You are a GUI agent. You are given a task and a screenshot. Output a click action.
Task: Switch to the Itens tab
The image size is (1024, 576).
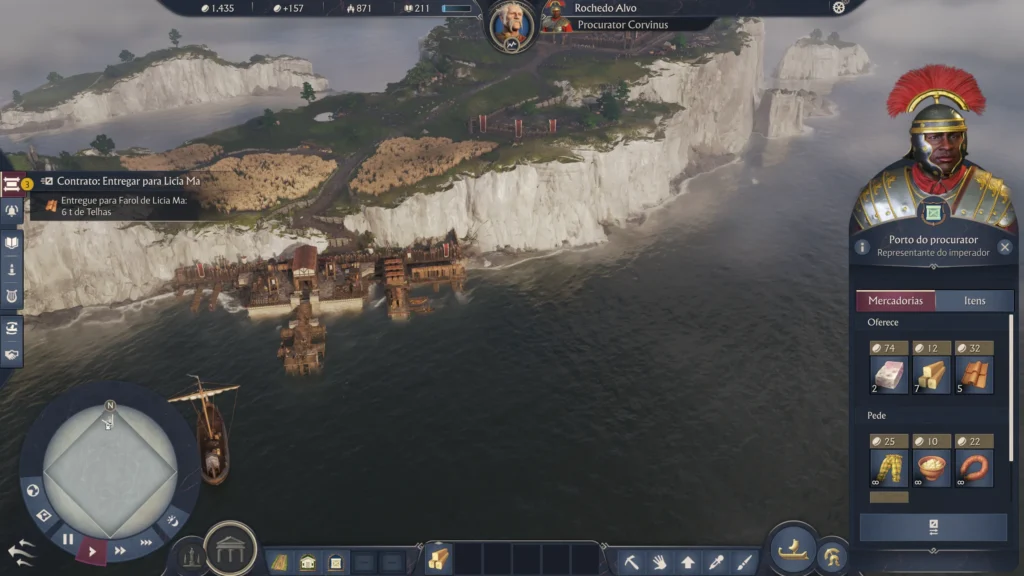974,301
